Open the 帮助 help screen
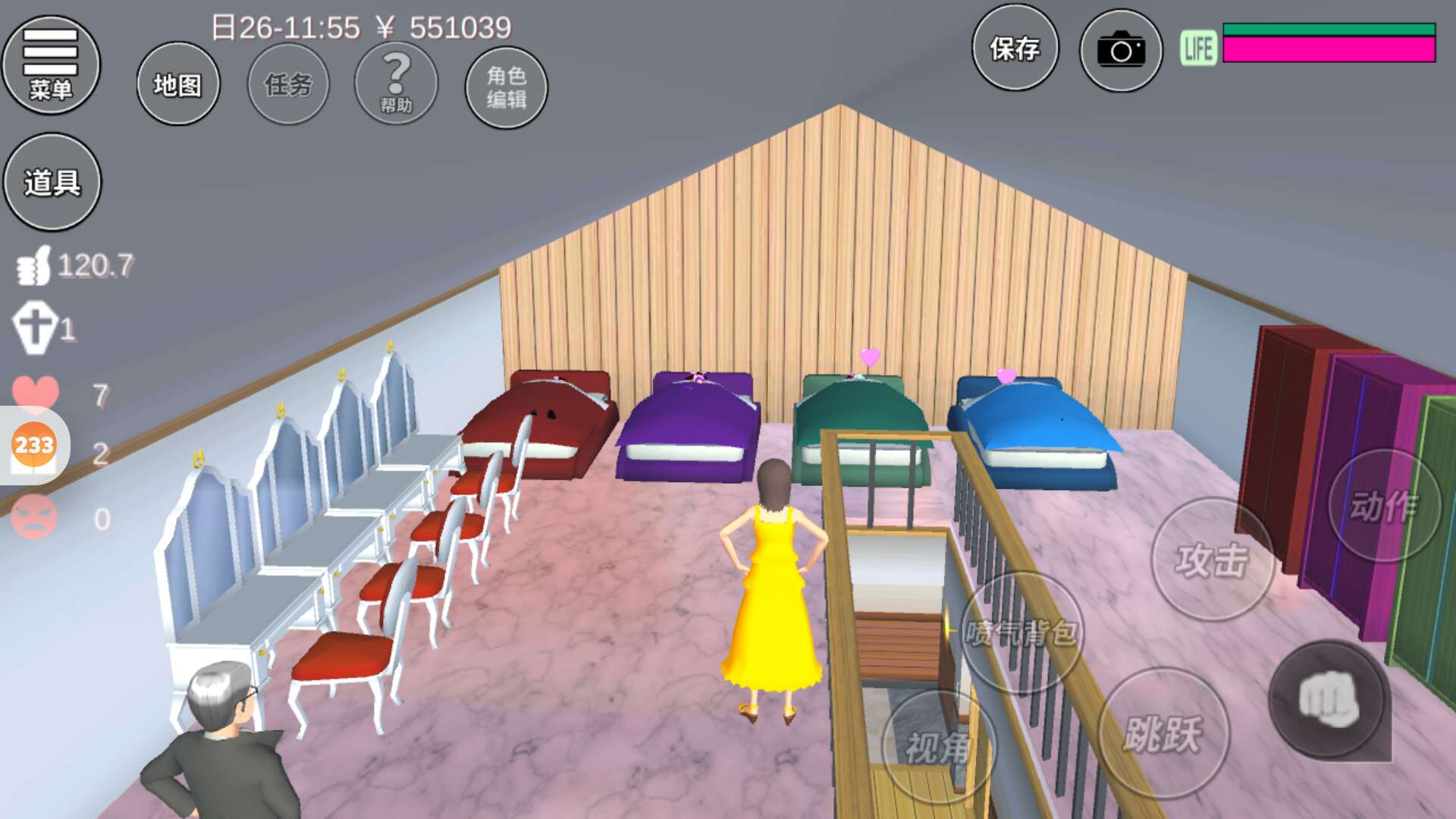This screenshot has width=1456, height=819. 396,84
